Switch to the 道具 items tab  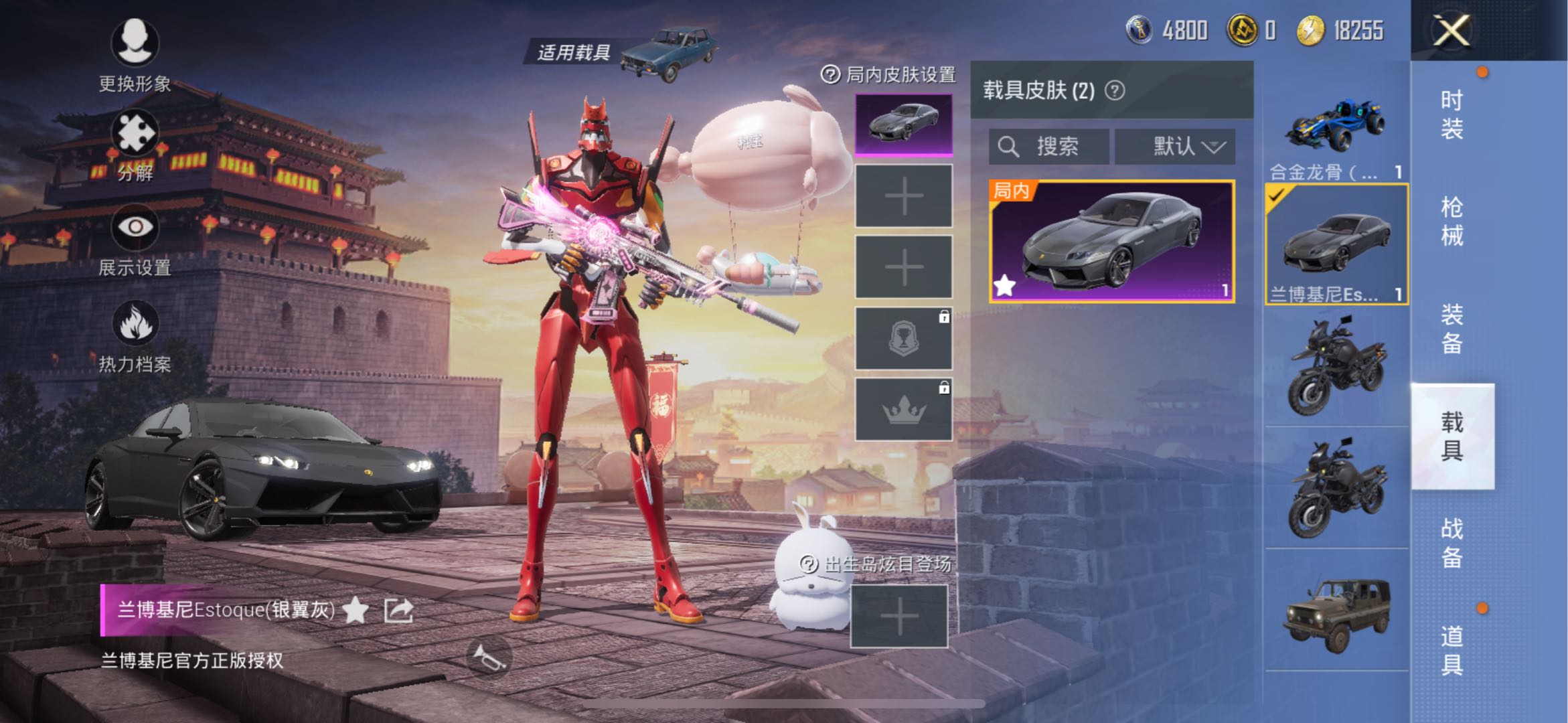point(1452,650)
